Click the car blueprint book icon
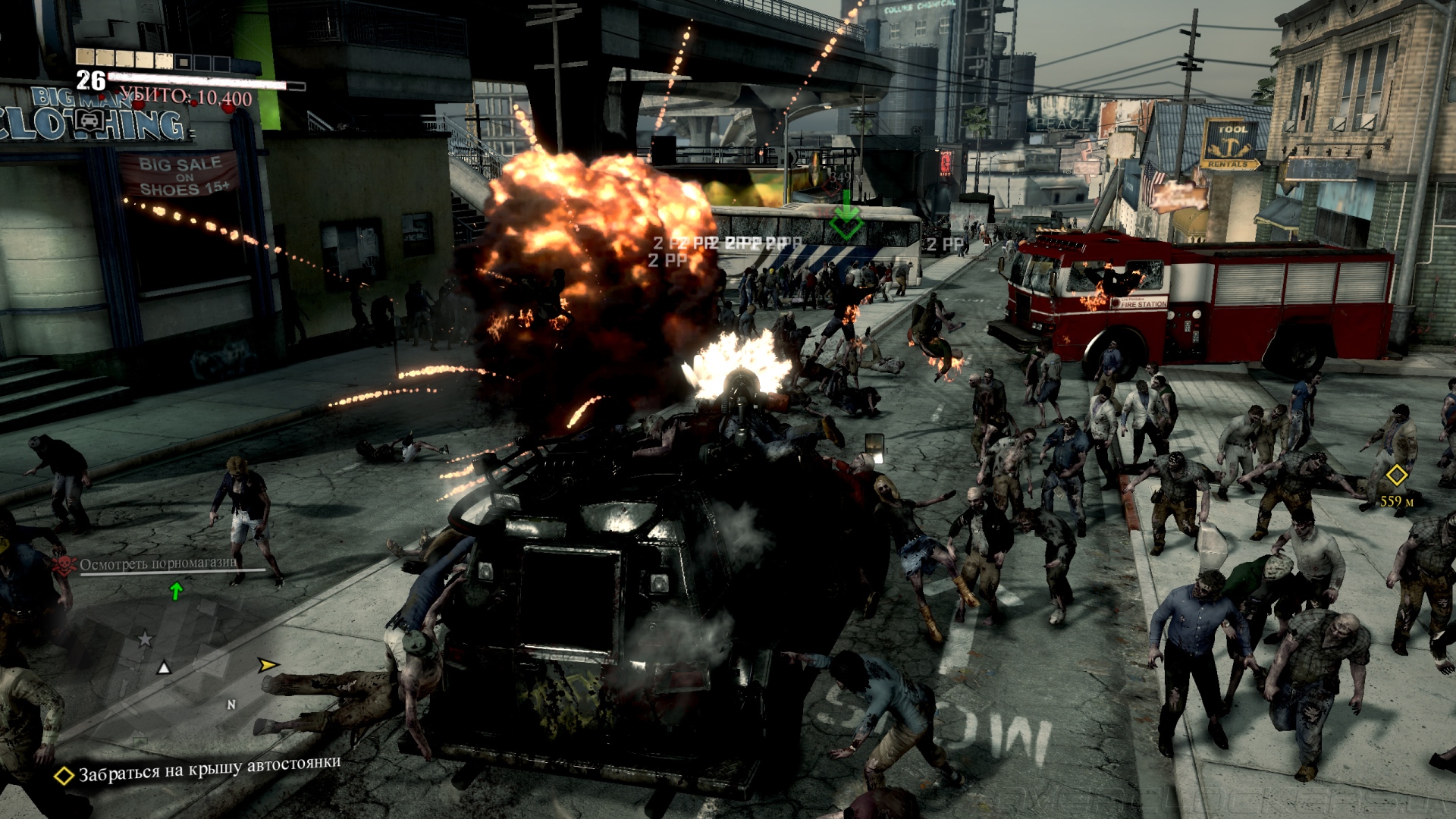Viewport: 1456px width, 819px height. click(x=89, y=120)
